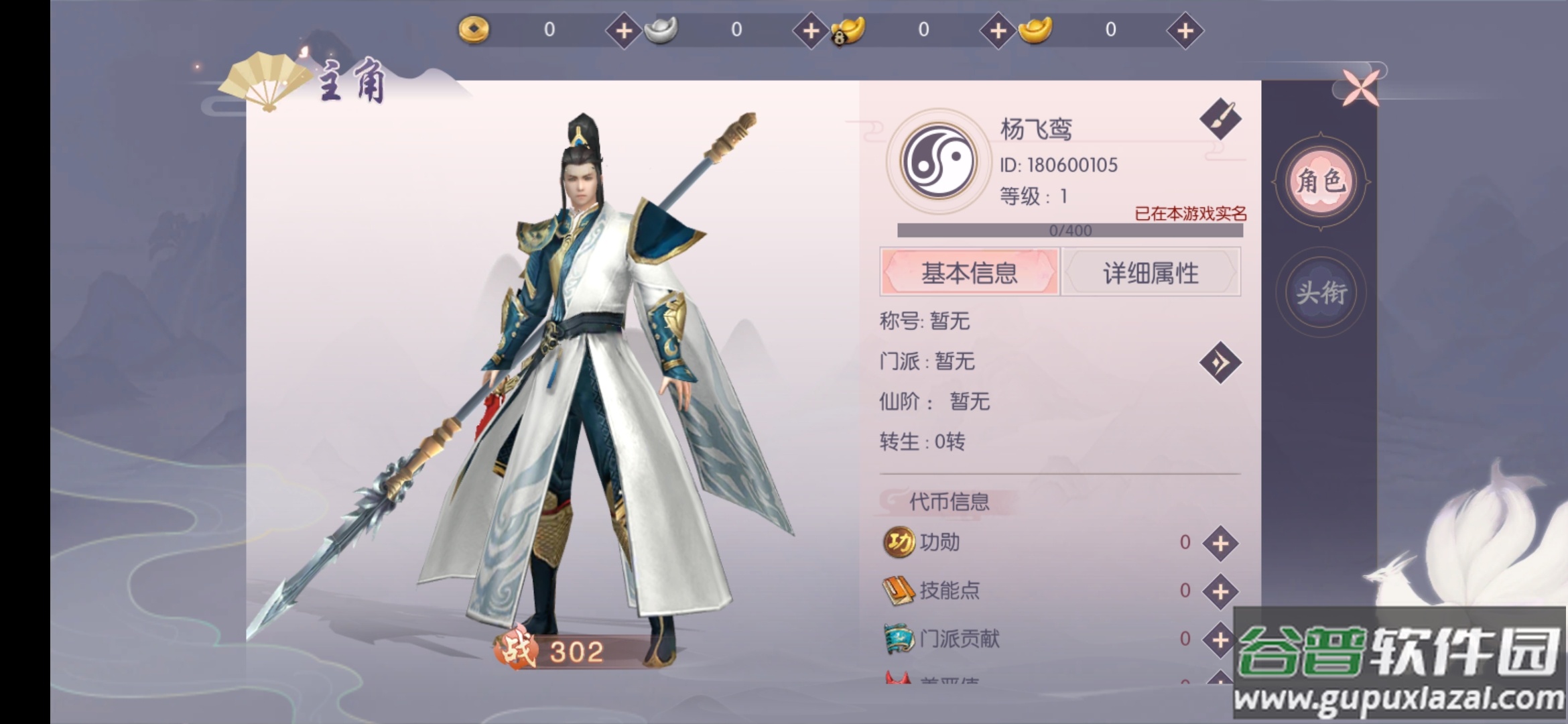Switch to the 详细属性 tab
Screen dimensions: 1568x724
point(1151,273)
